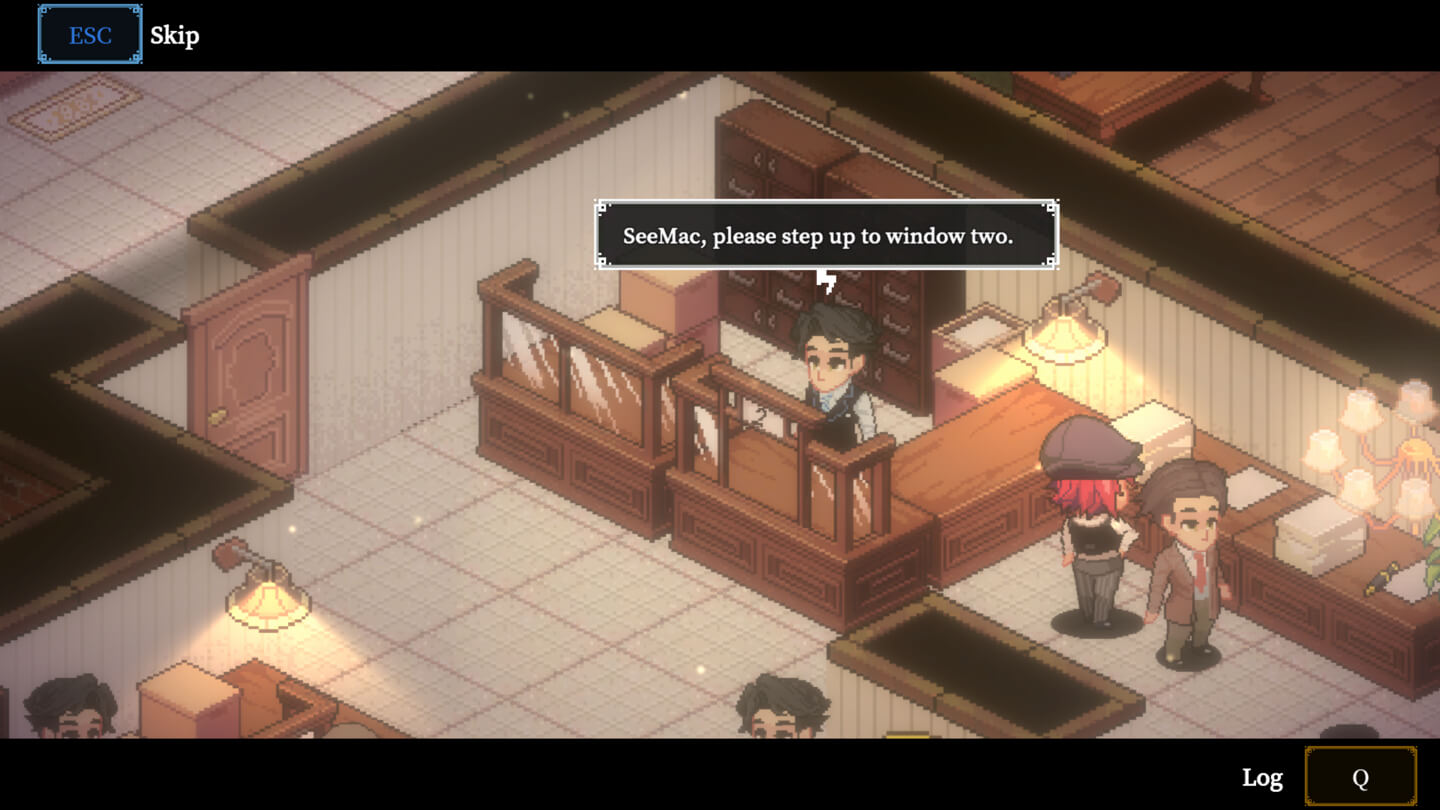The width and height of the screenshot is (1440, 810).
Task: Skip the cutscene with the Skip button
Action: coord(90,35)
